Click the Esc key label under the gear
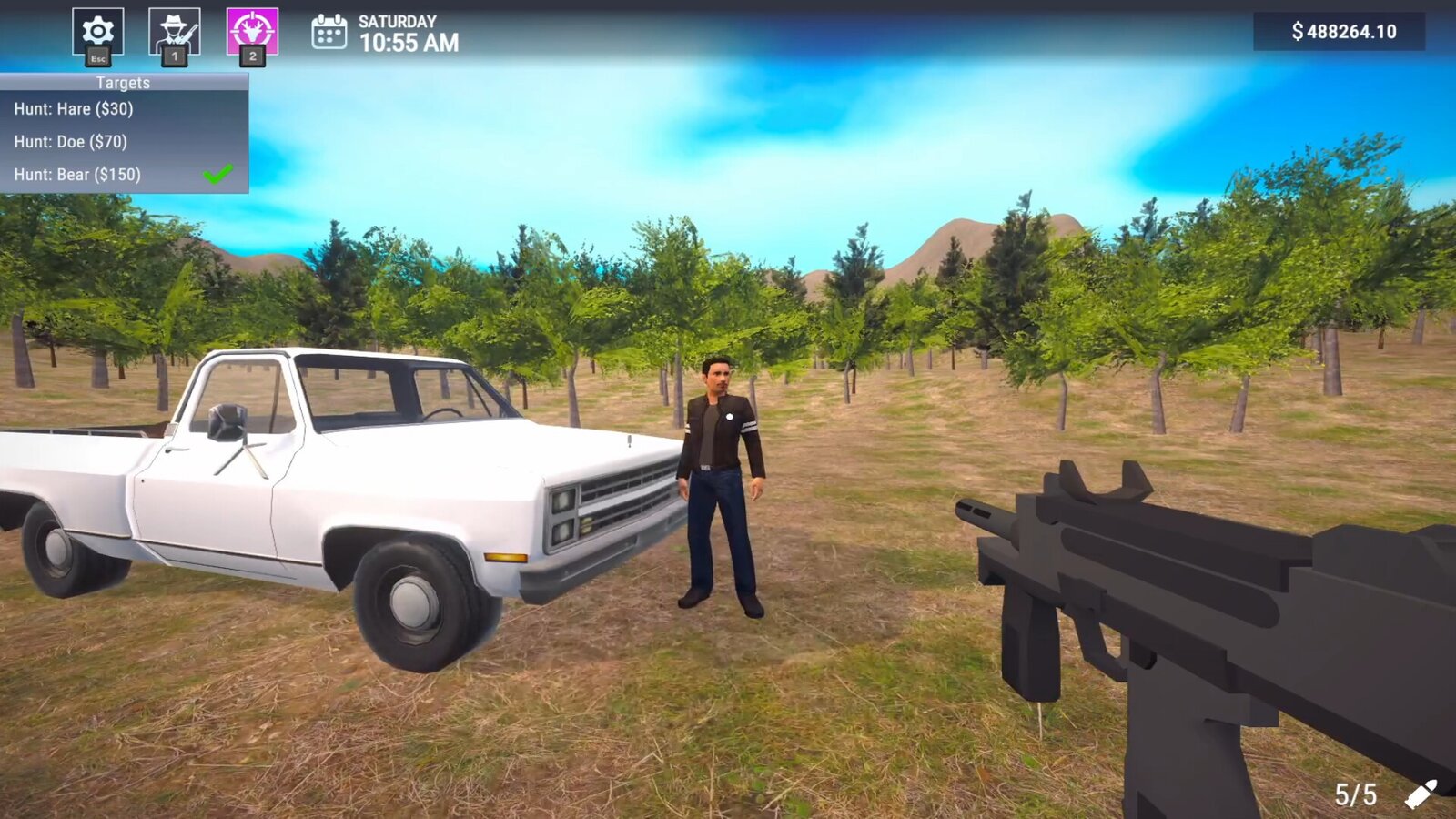Image resolution: width=1456 pixels, height=819 pixels. pyautogui.click(x=97, y=59)
